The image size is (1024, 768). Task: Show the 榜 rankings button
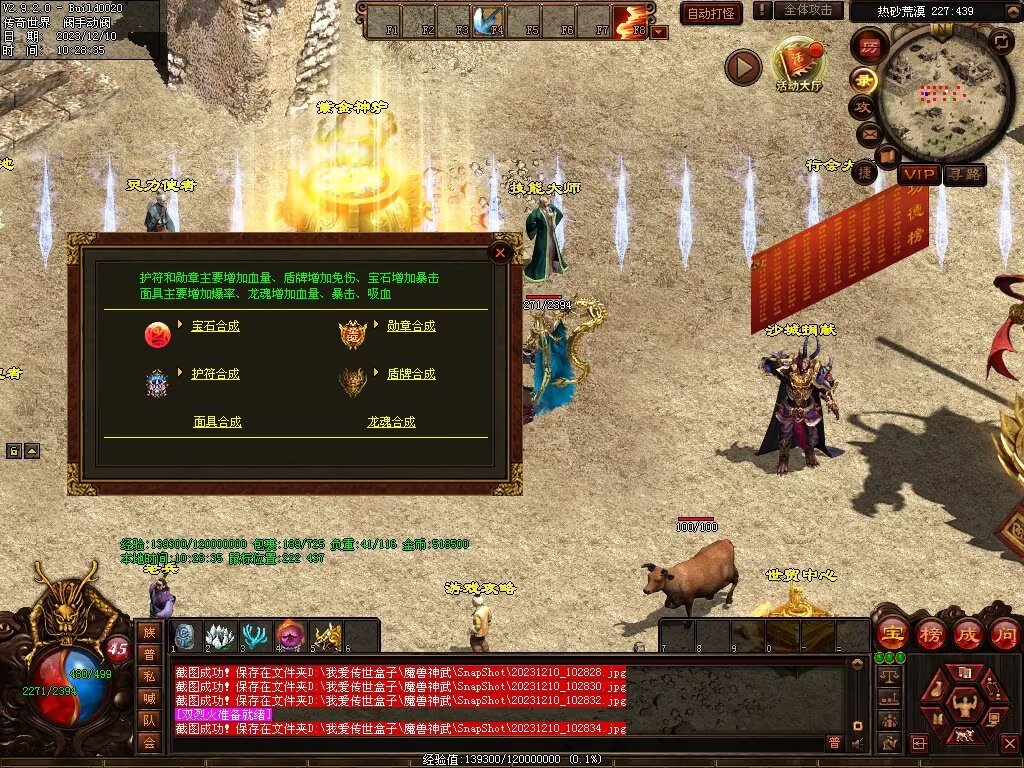(929, 633)
